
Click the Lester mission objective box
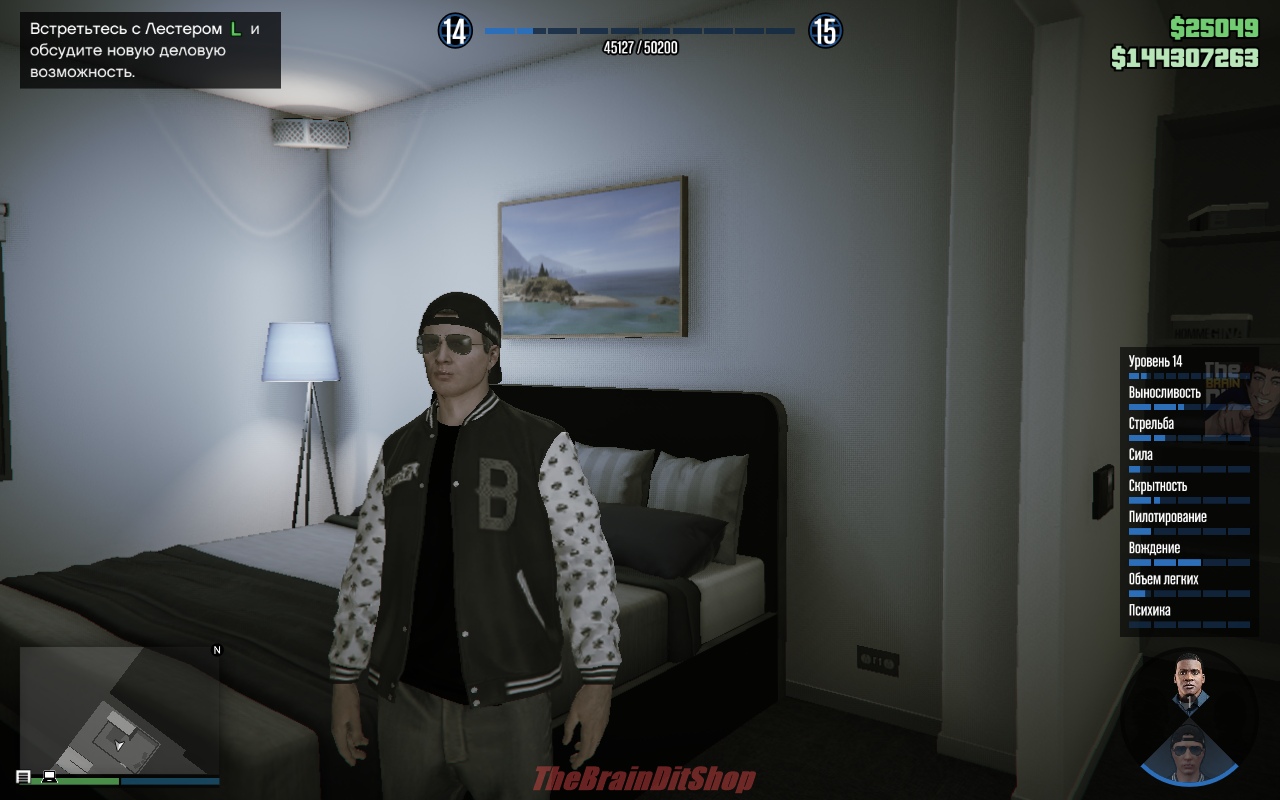[x=150, y=50]
